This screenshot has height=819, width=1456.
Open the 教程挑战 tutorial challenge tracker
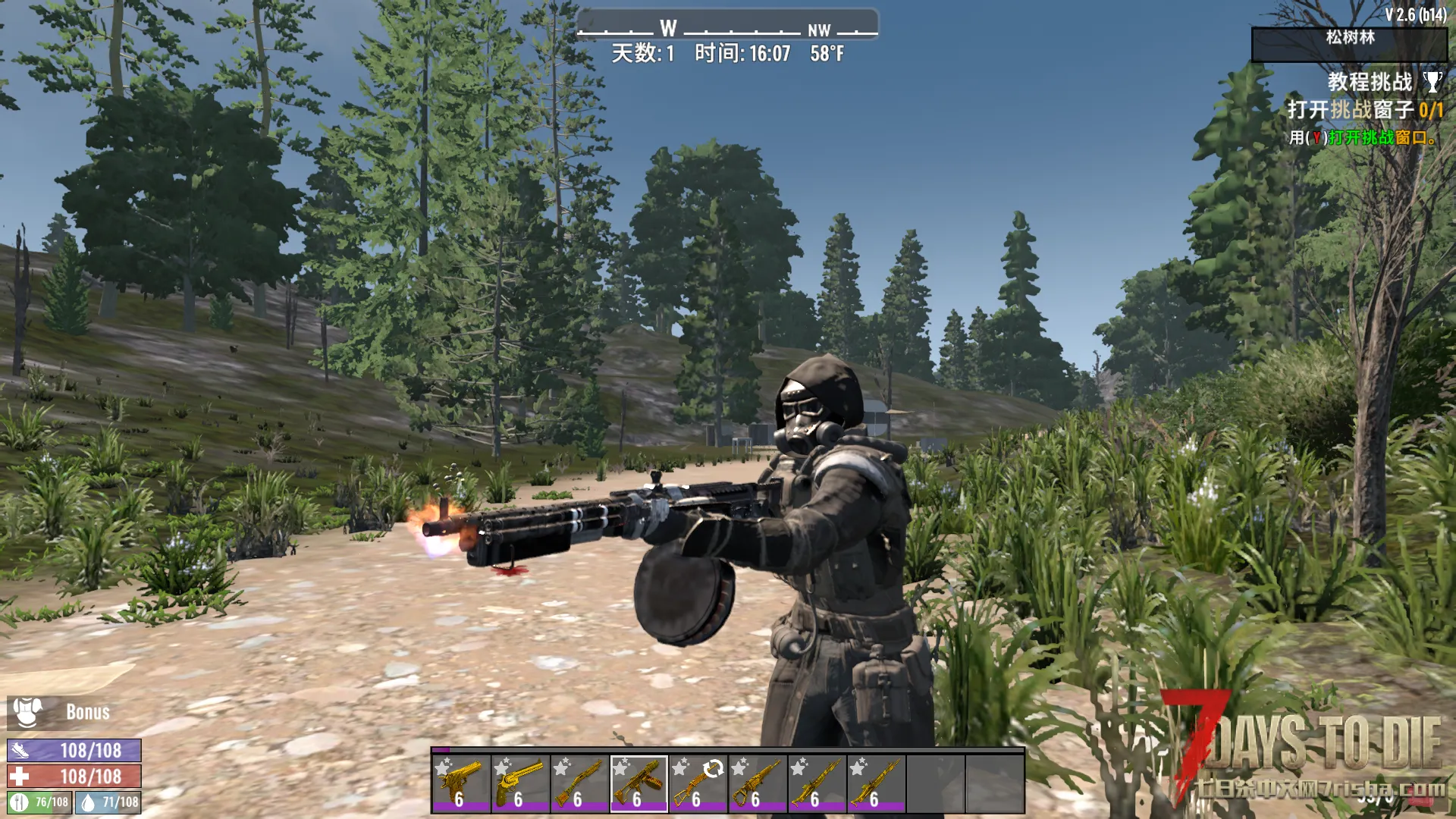1370,82
